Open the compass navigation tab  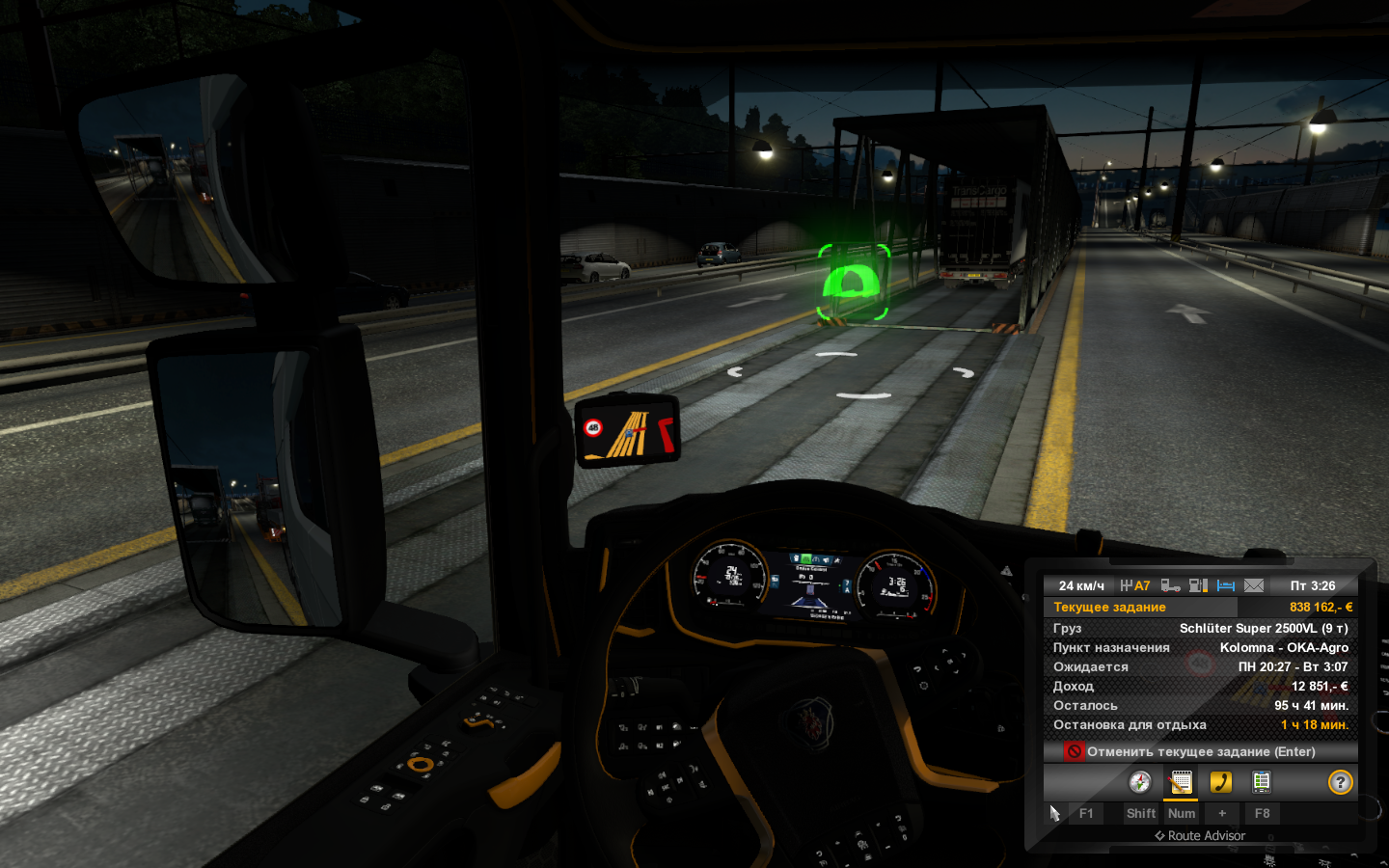1139,782
